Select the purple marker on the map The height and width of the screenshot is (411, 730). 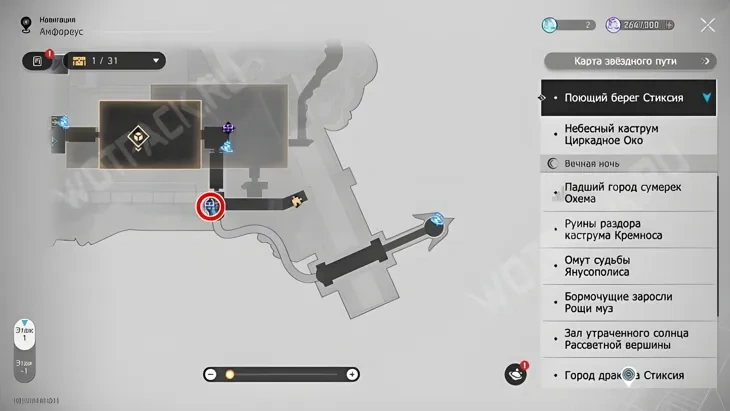(x=228, y=128)
